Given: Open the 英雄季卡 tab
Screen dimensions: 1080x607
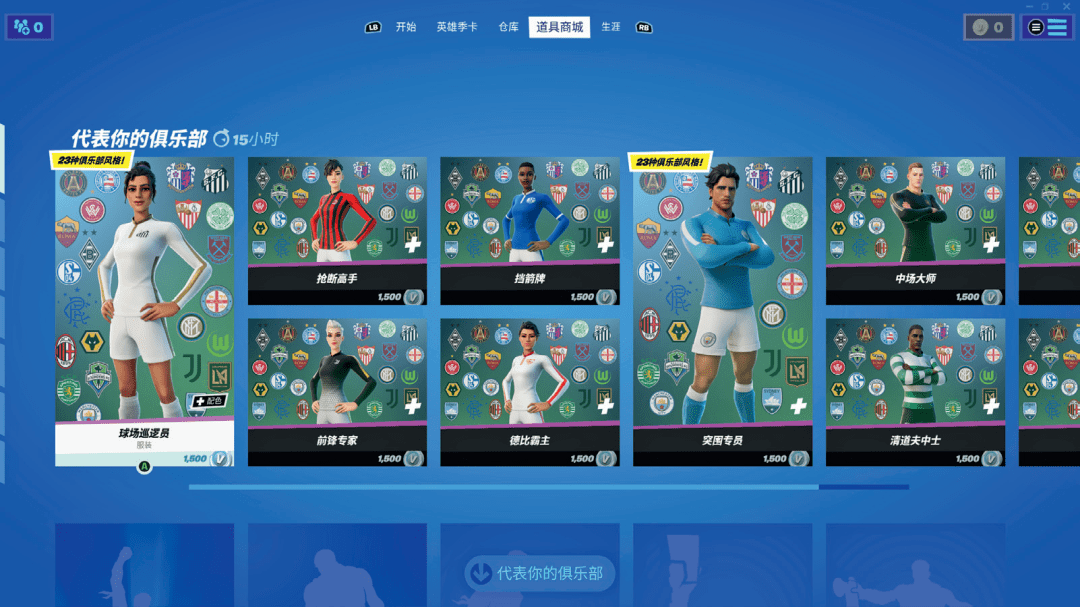Looking at the screenshot, I should coord(457,27).
